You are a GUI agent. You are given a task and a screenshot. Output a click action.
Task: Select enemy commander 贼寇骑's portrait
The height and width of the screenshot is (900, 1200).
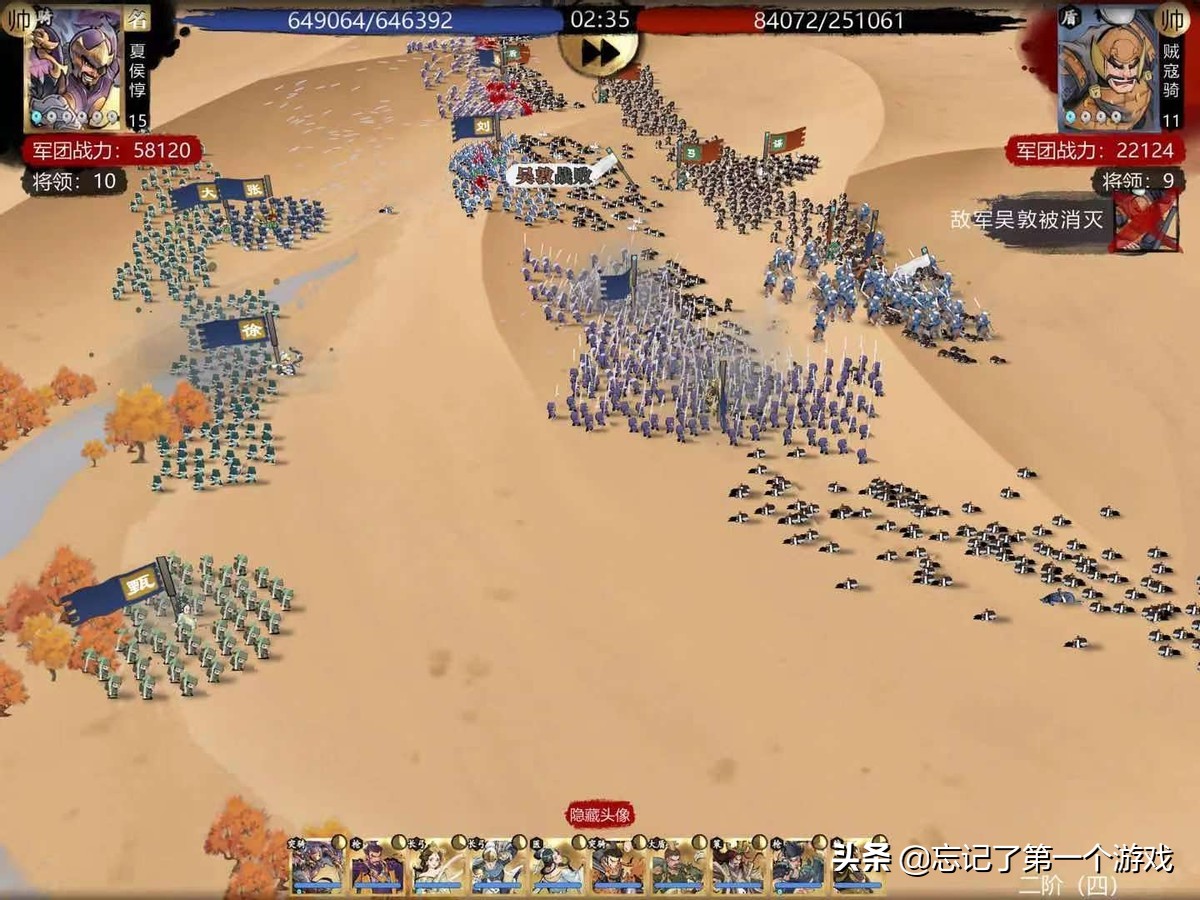1108,68
